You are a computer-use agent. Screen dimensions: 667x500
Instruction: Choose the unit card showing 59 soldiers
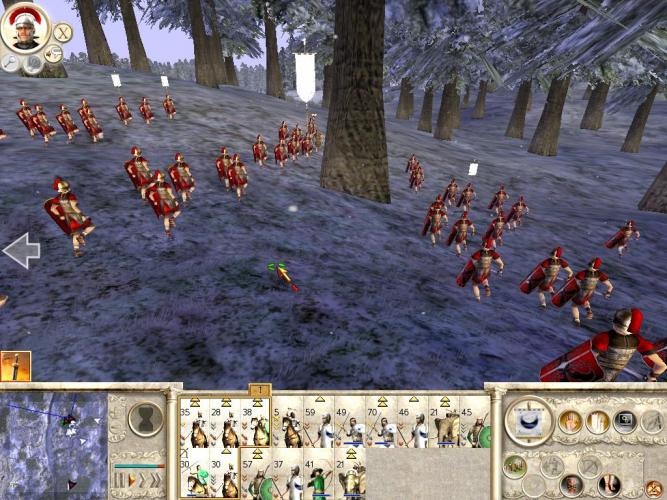(318, 424)
